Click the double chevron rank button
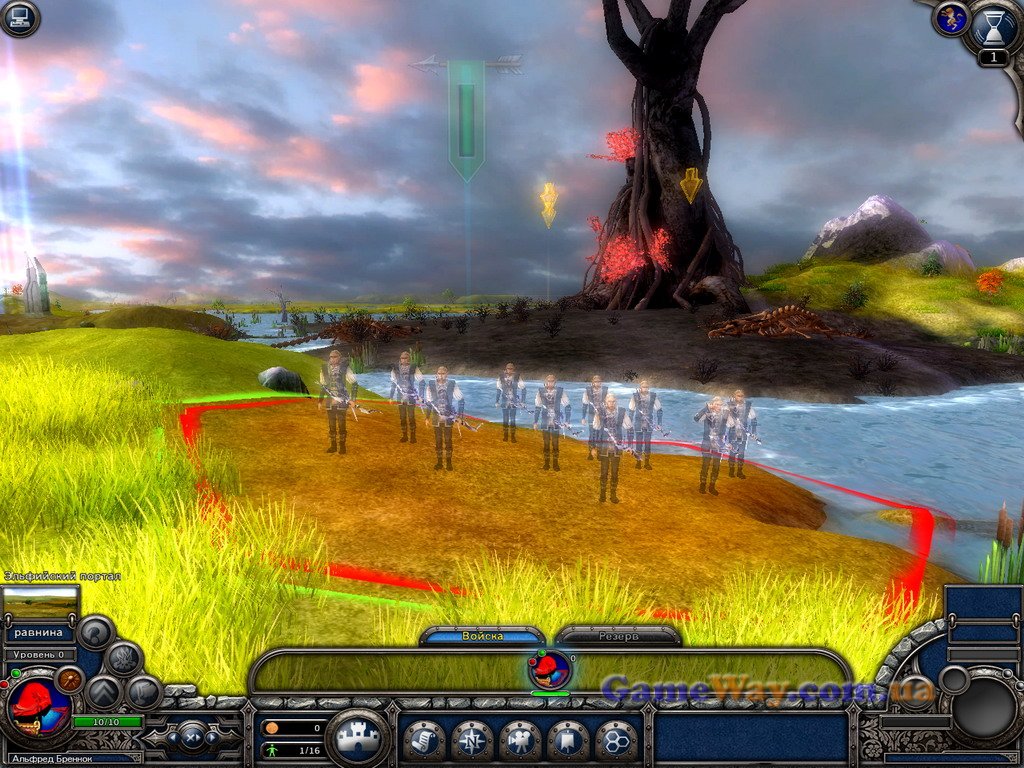Screen dimensions: 1024x768 (104, 692)
